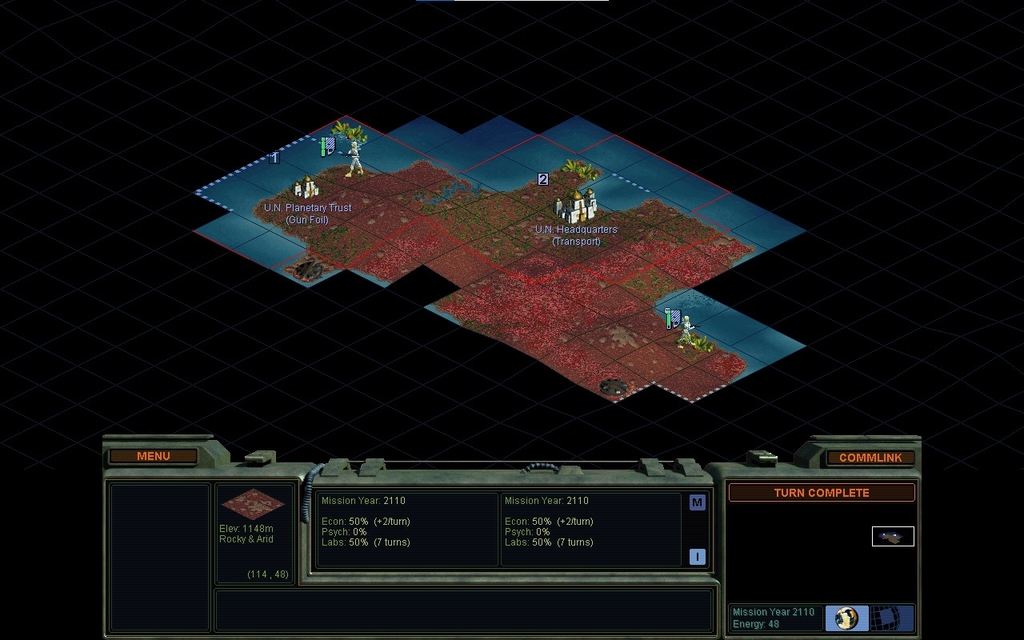The height and width of the screenshot is (640, 1024).
Task: Click the I button in info panel
Action: coord(697,557)
